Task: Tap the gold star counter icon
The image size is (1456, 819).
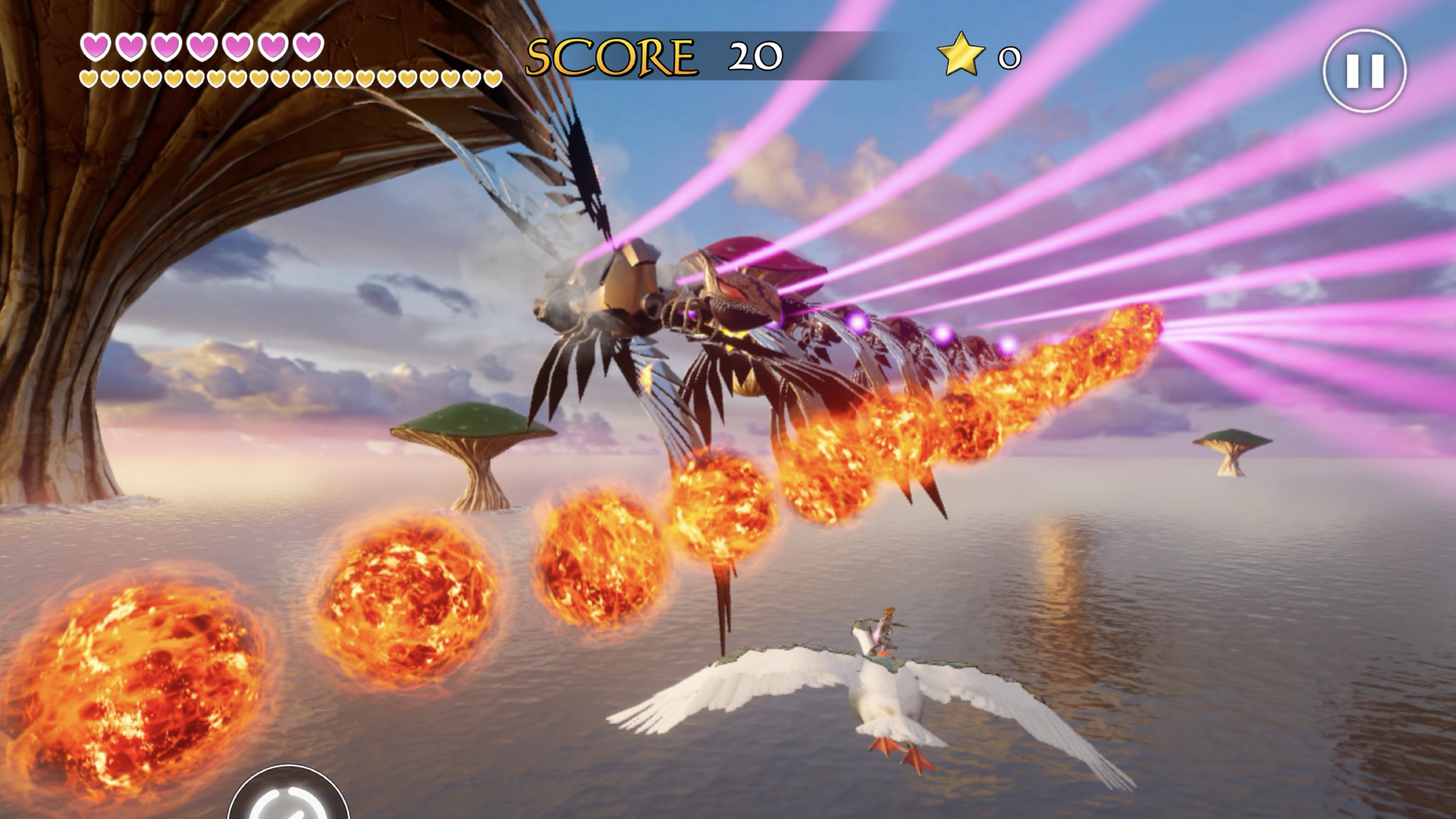Action: coord(960,55)
